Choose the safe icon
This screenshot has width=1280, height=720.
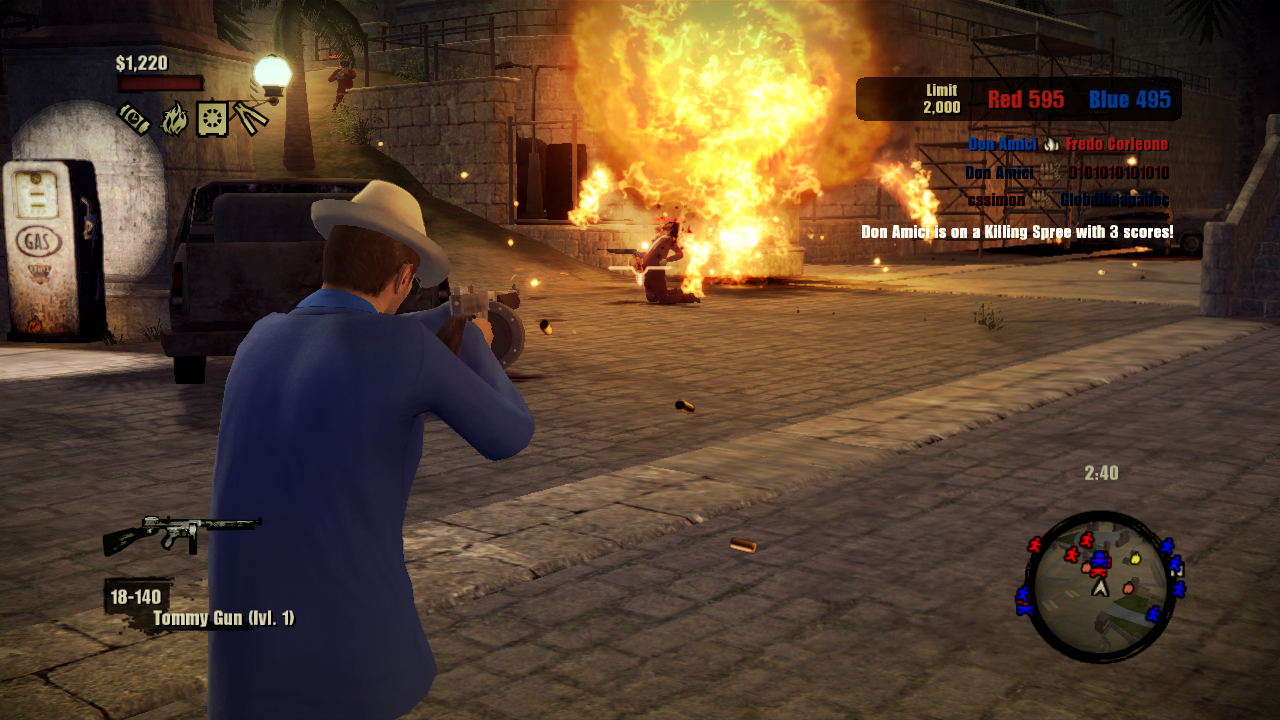coord(212,118)
